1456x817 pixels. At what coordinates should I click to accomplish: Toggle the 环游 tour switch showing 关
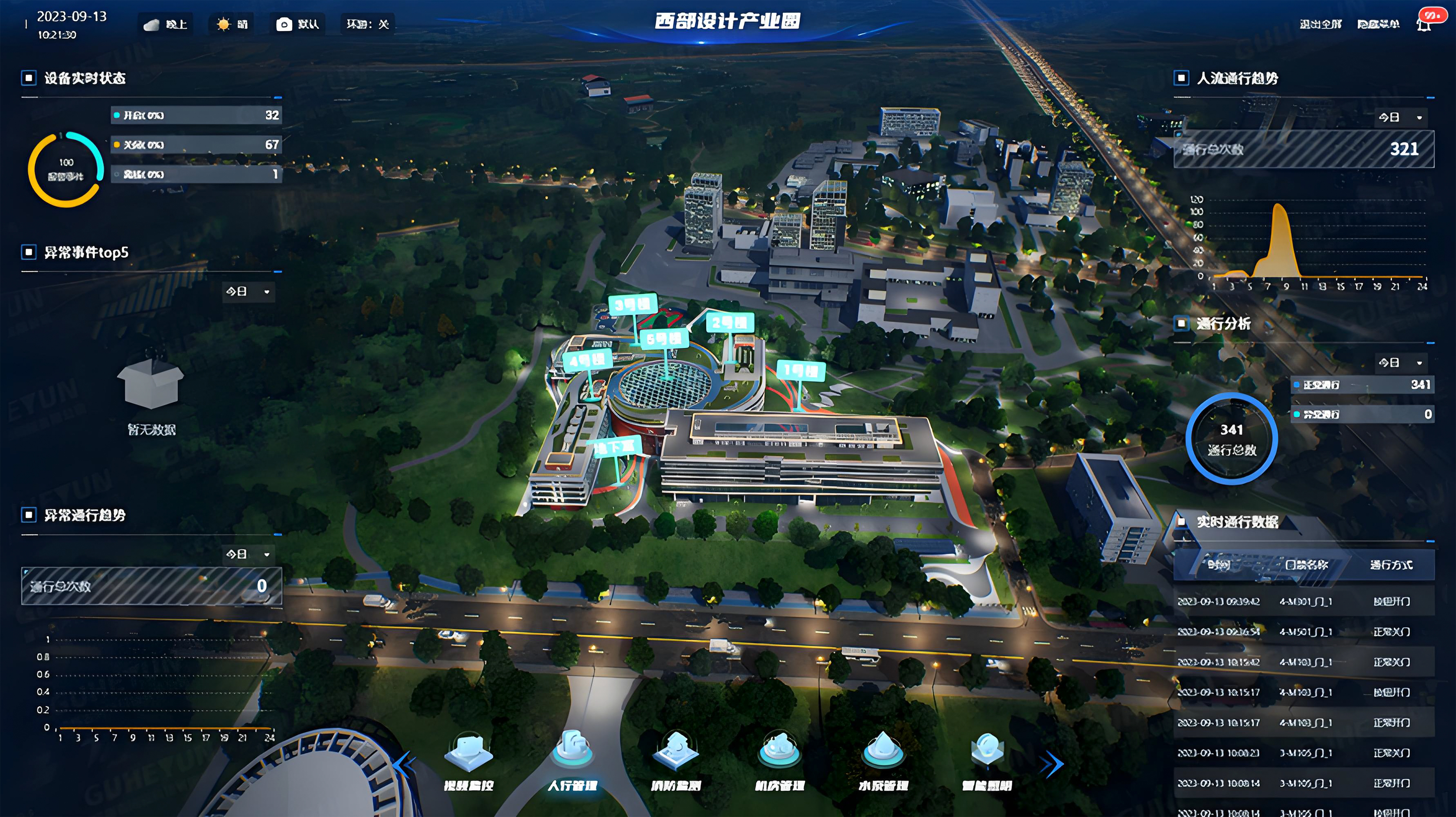pyautogui.click(x=367, y=24)
